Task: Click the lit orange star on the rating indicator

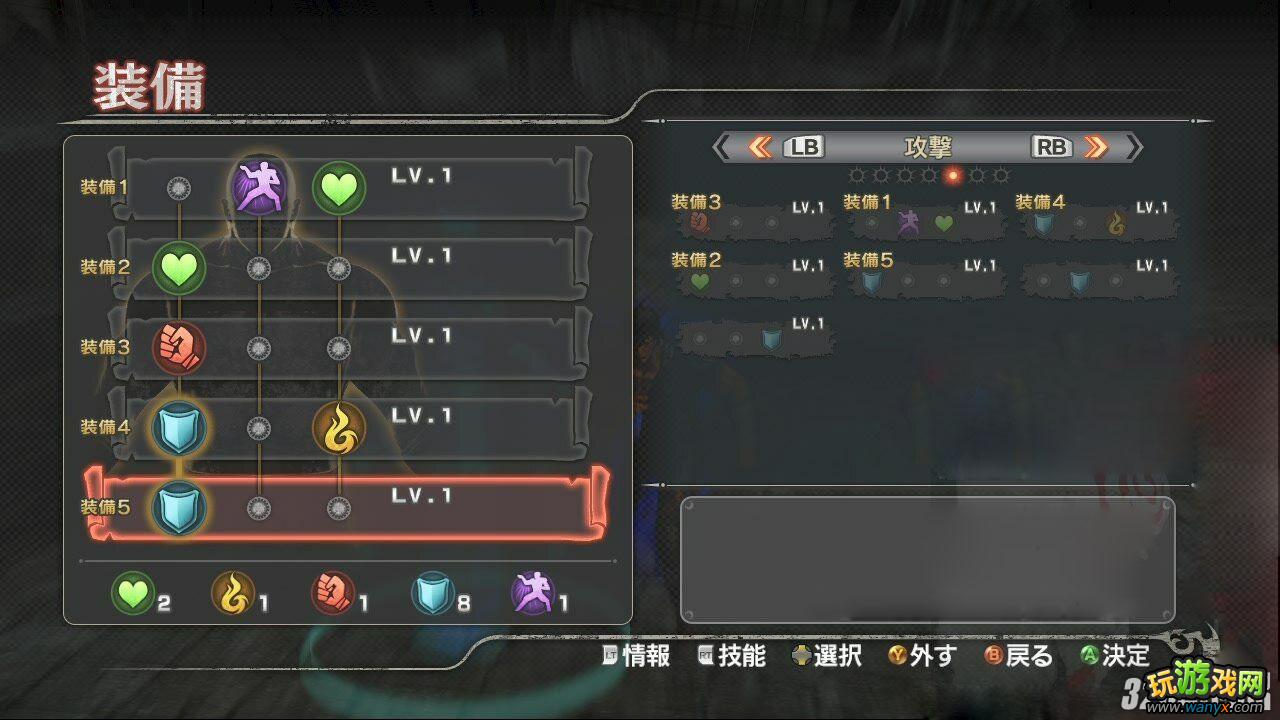Action: tap(952, 174)
